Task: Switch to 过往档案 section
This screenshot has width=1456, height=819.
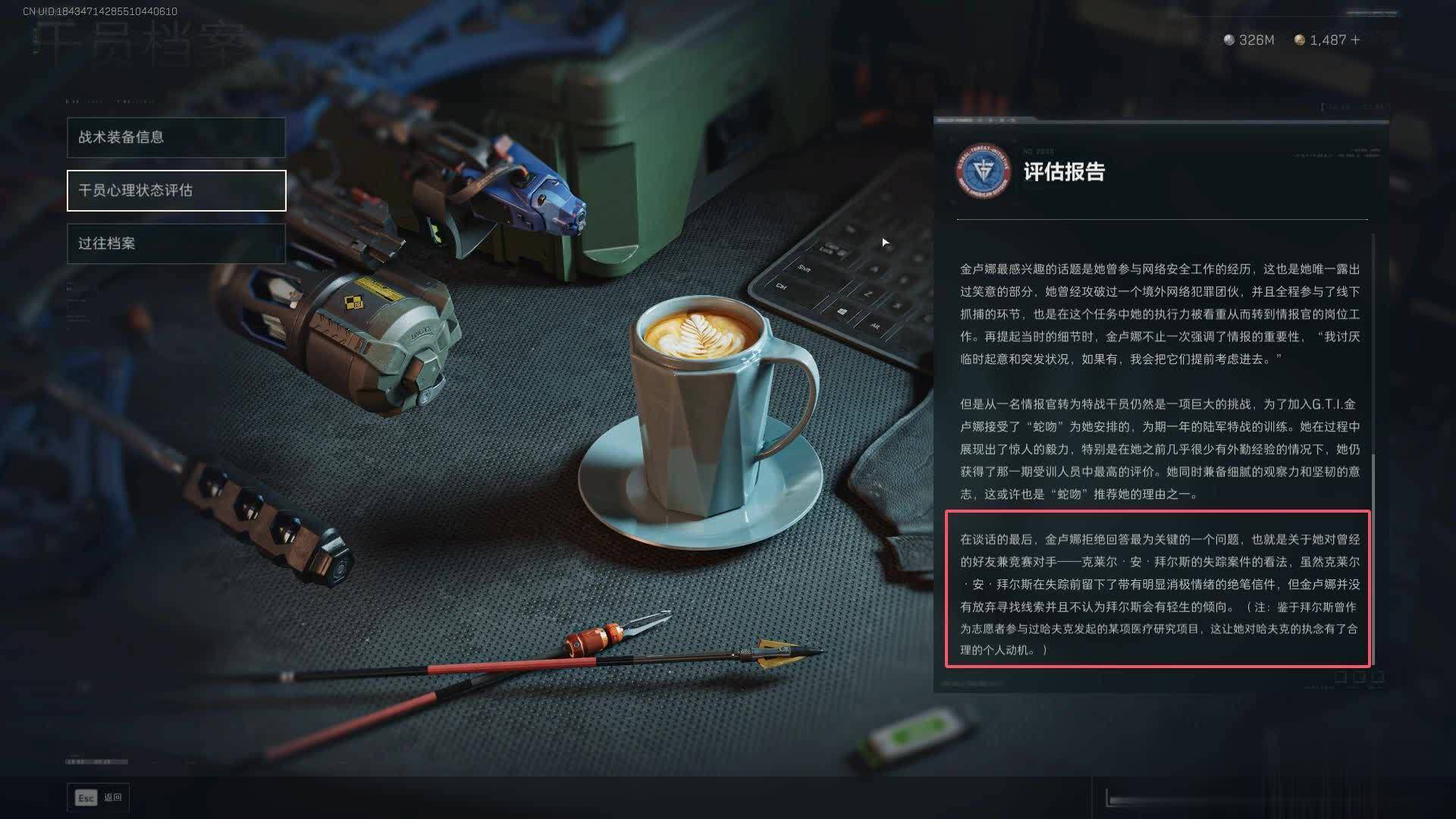Action: pyautogui.click(x=176, y=243)
